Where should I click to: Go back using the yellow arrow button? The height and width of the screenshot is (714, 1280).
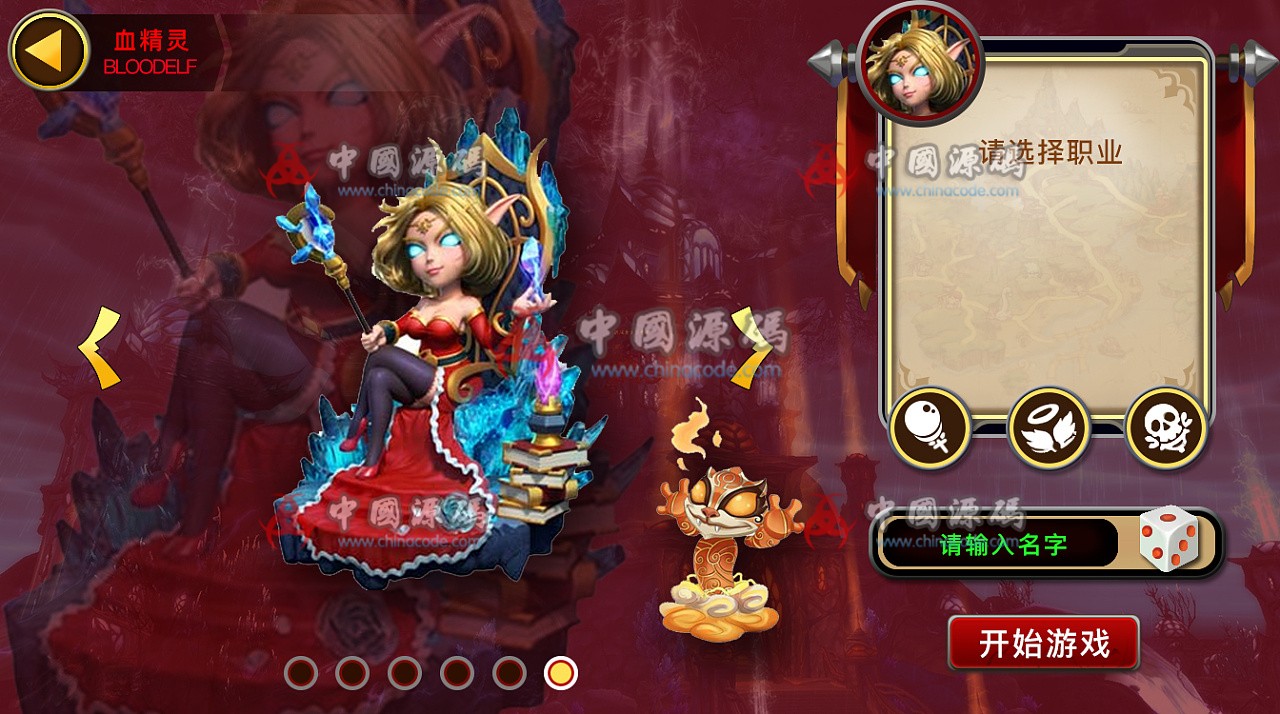(49, 51)
